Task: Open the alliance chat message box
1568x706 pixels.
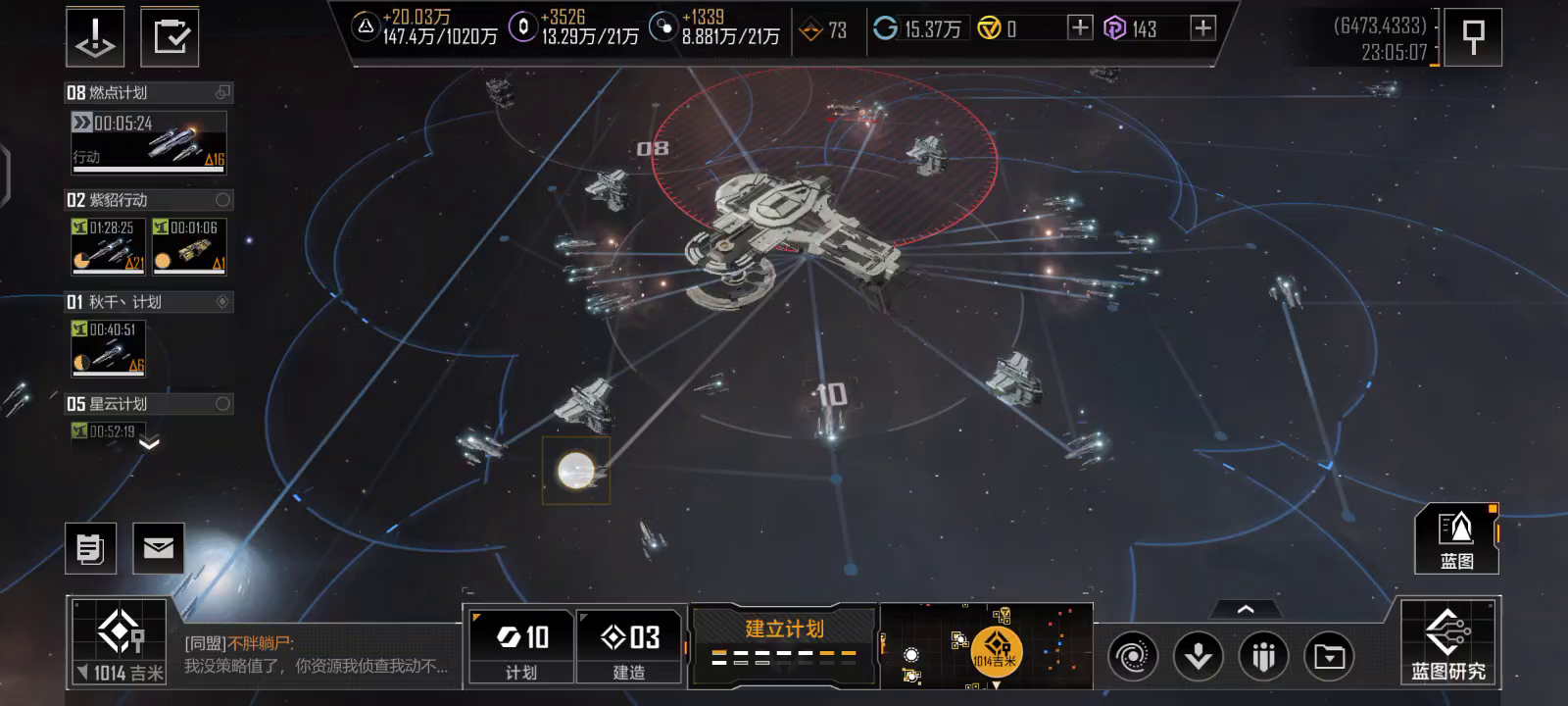Action: pyautogui.click(x=316, y=655)
